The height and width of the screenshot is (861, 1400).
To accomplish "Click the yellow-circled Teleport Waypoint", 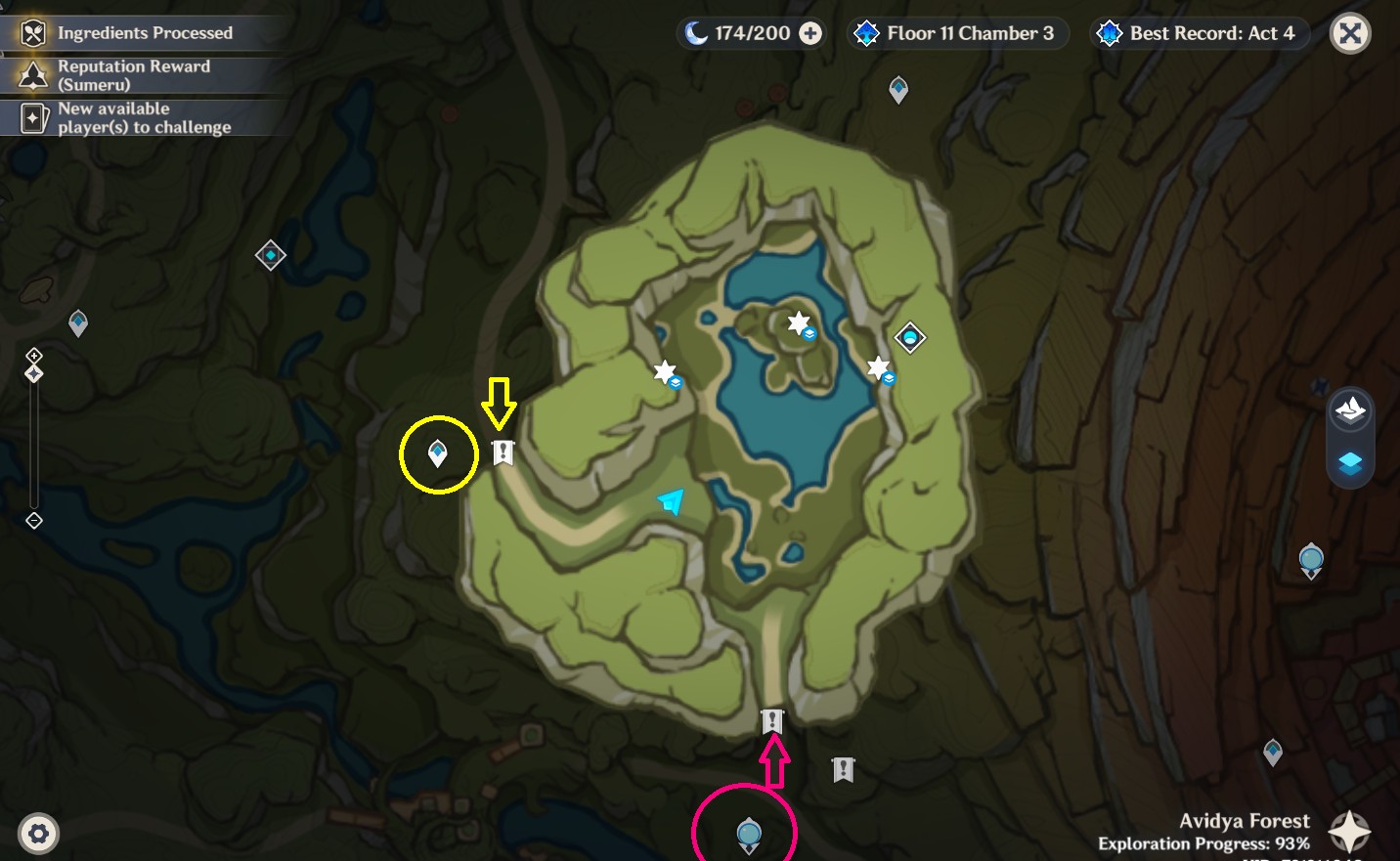I will point(438,452).
